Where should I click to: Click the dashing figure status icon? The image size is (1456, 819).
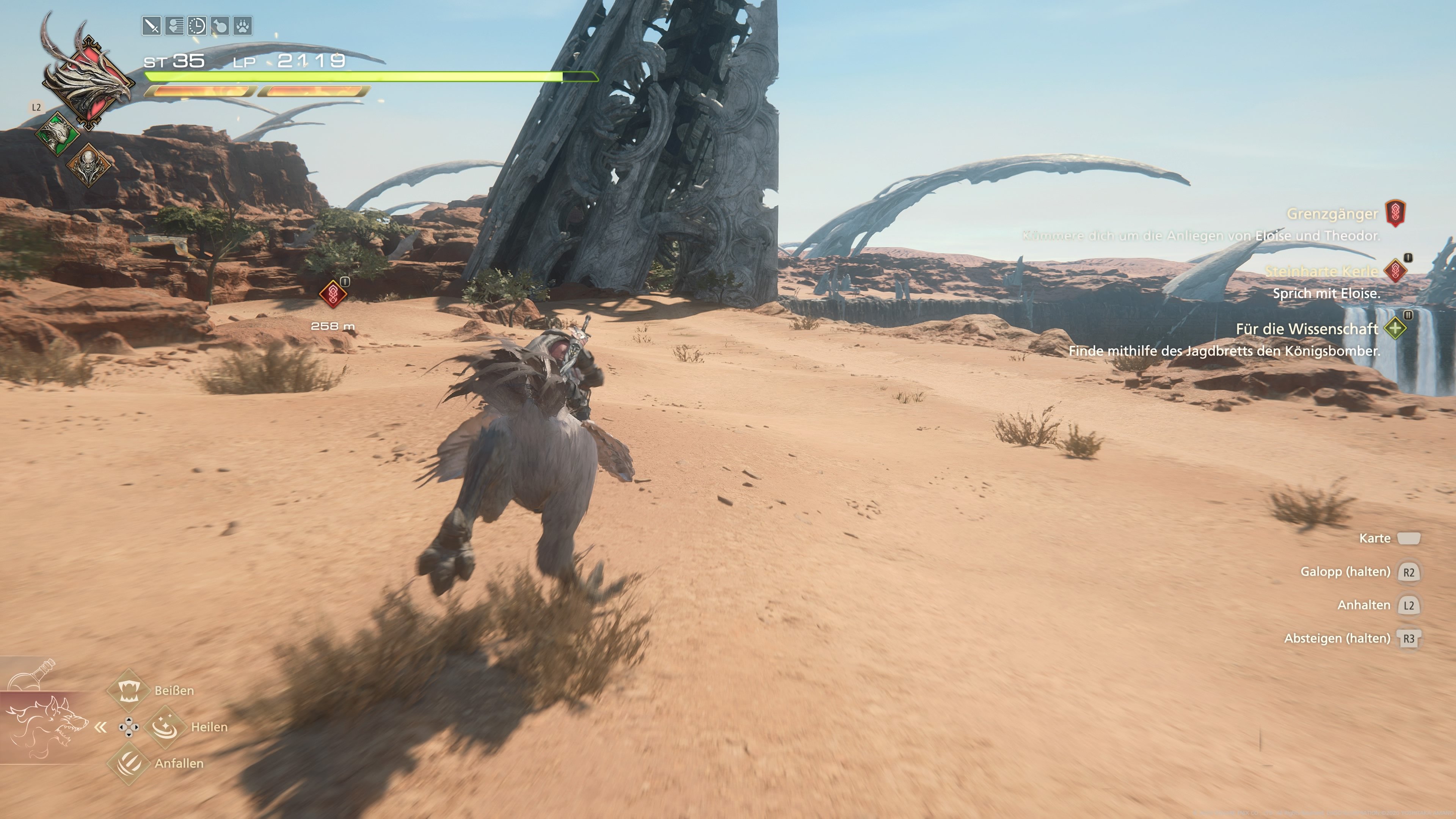point(174,26)
